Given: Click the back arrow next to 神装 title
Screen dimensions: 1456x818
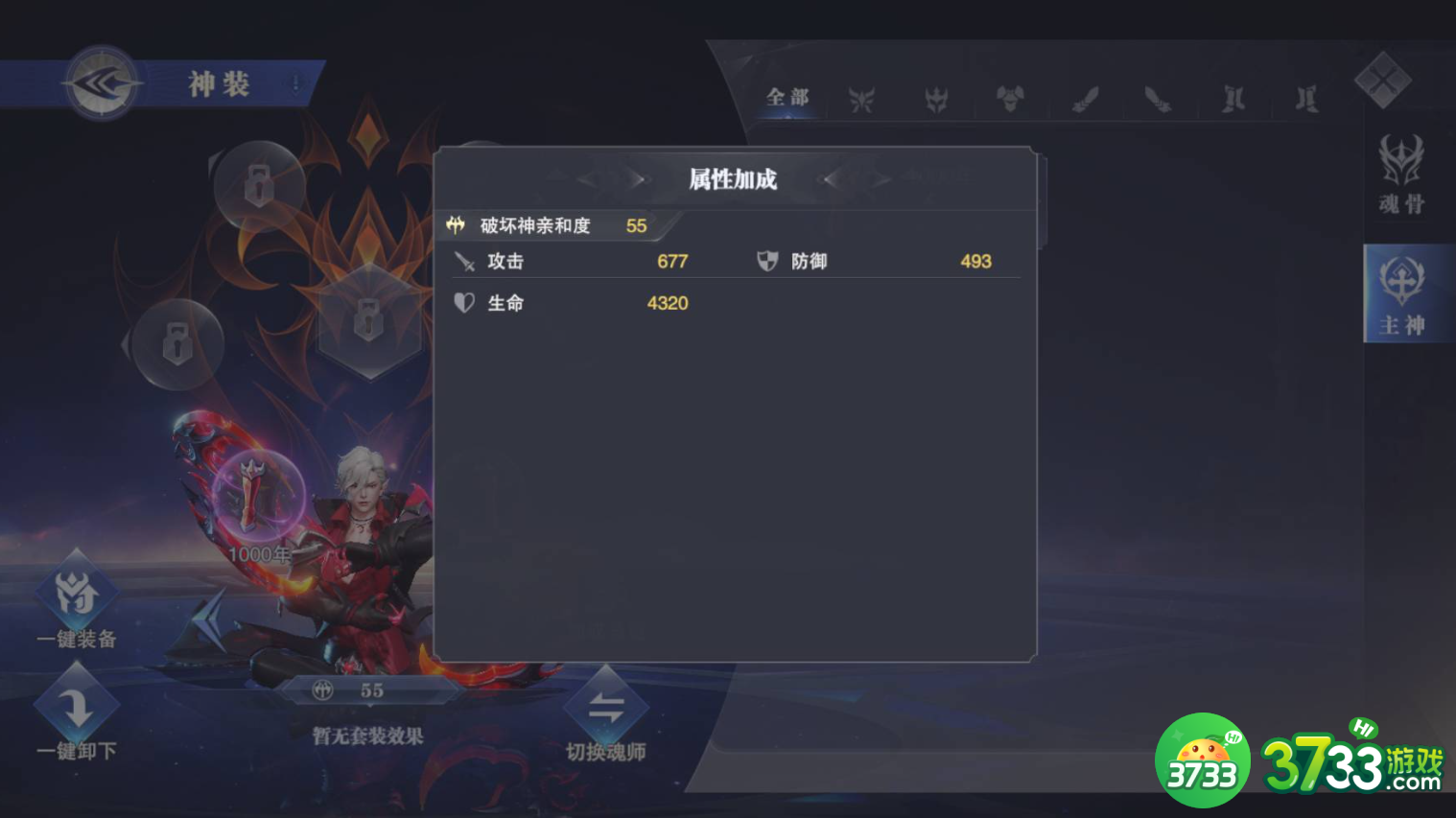Looking at the screenshot, I should [x=102, y=82].
